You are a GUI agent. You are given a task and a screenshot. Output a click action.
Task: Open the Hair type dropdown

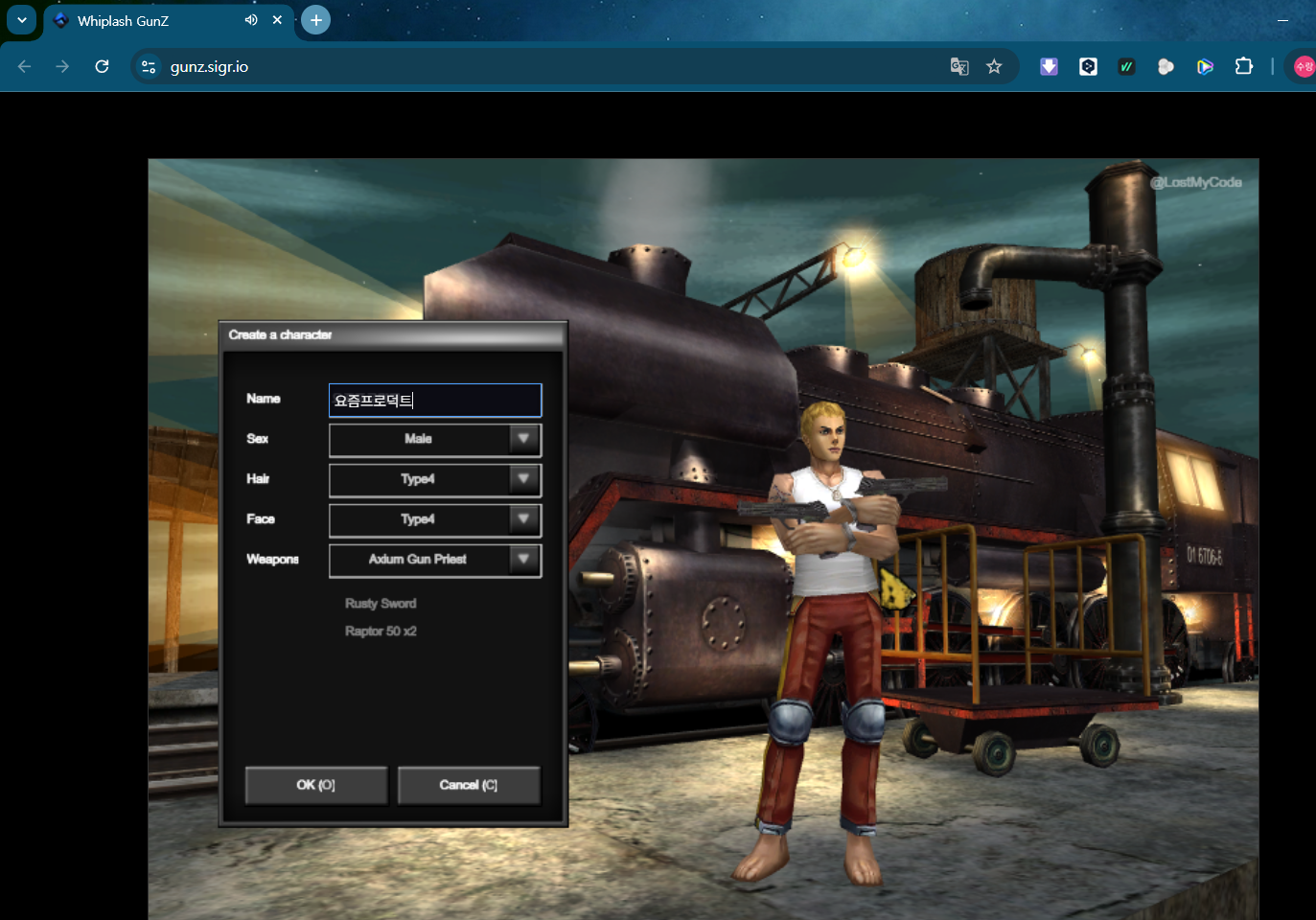pos(434,480)
